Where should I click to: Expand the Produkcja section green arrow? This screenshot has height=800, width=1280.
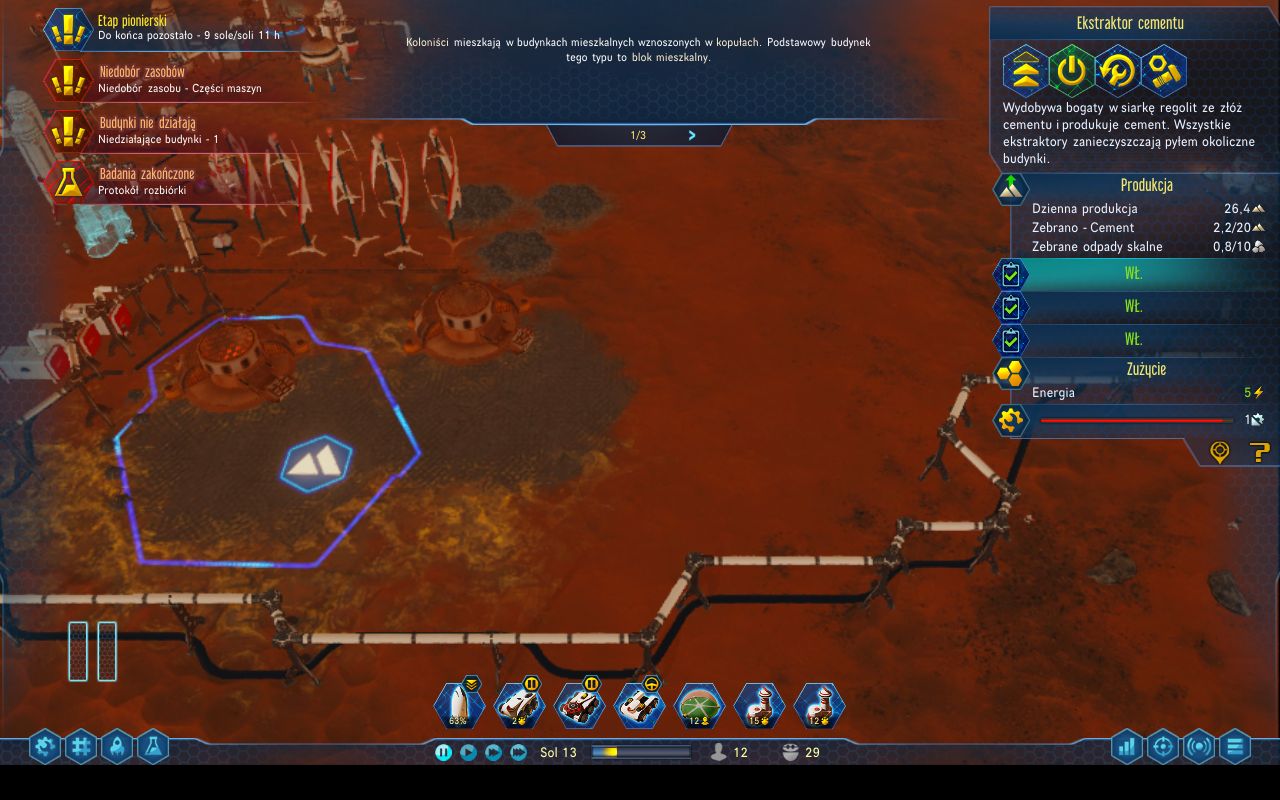click(1011, 188)
